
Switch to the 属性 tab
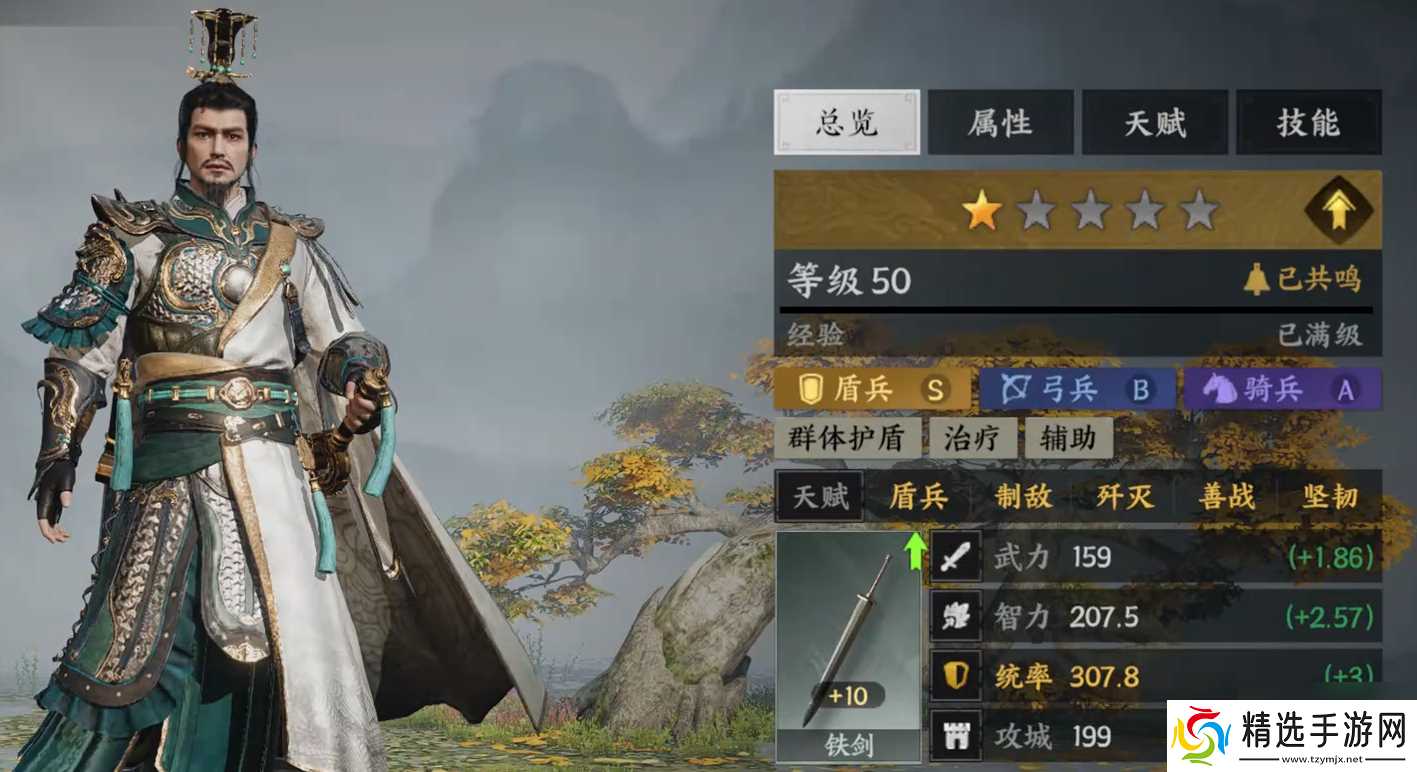click(1000, 122)
